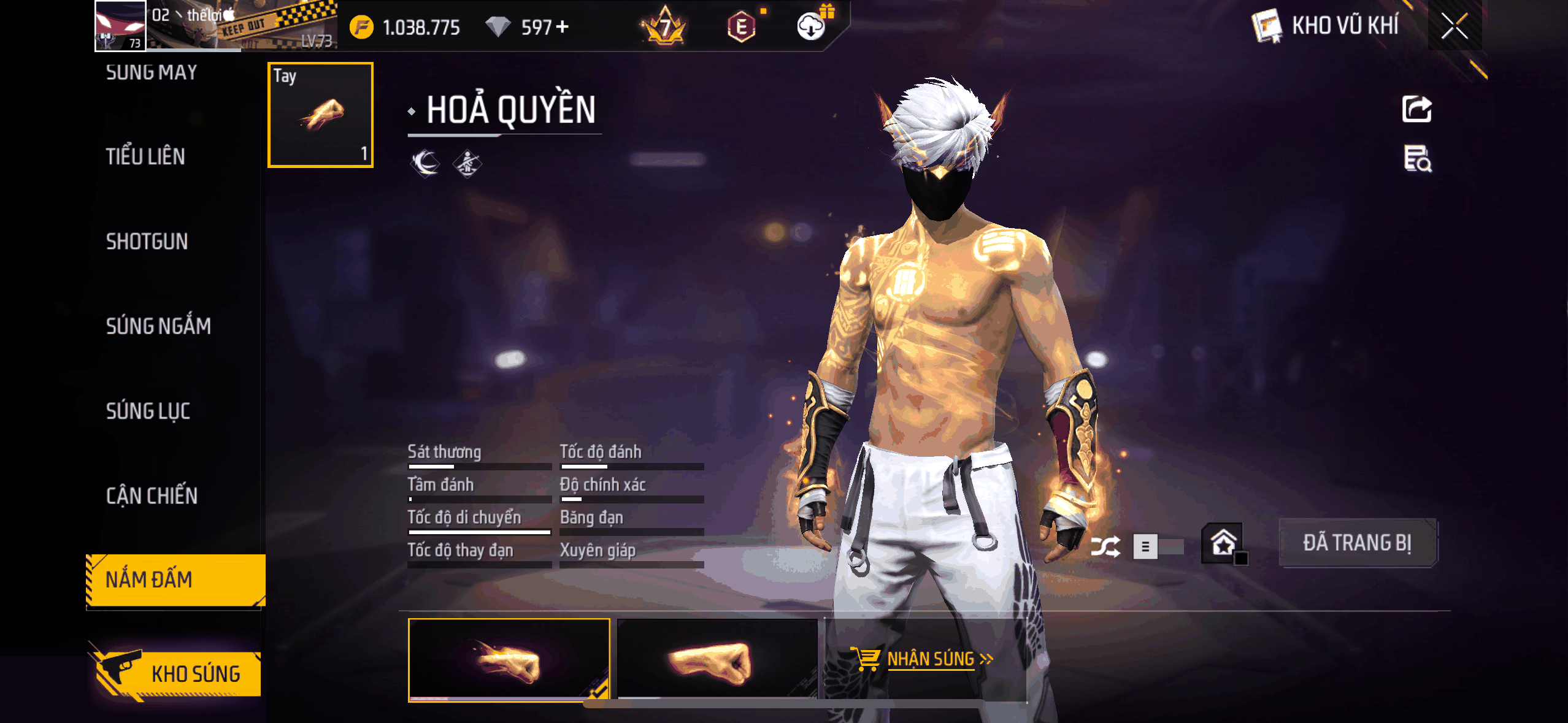Share the Hoả Quyền skin
Image resolution: width=1568 pixels, height=723 pixels.
pos(1416,109)
